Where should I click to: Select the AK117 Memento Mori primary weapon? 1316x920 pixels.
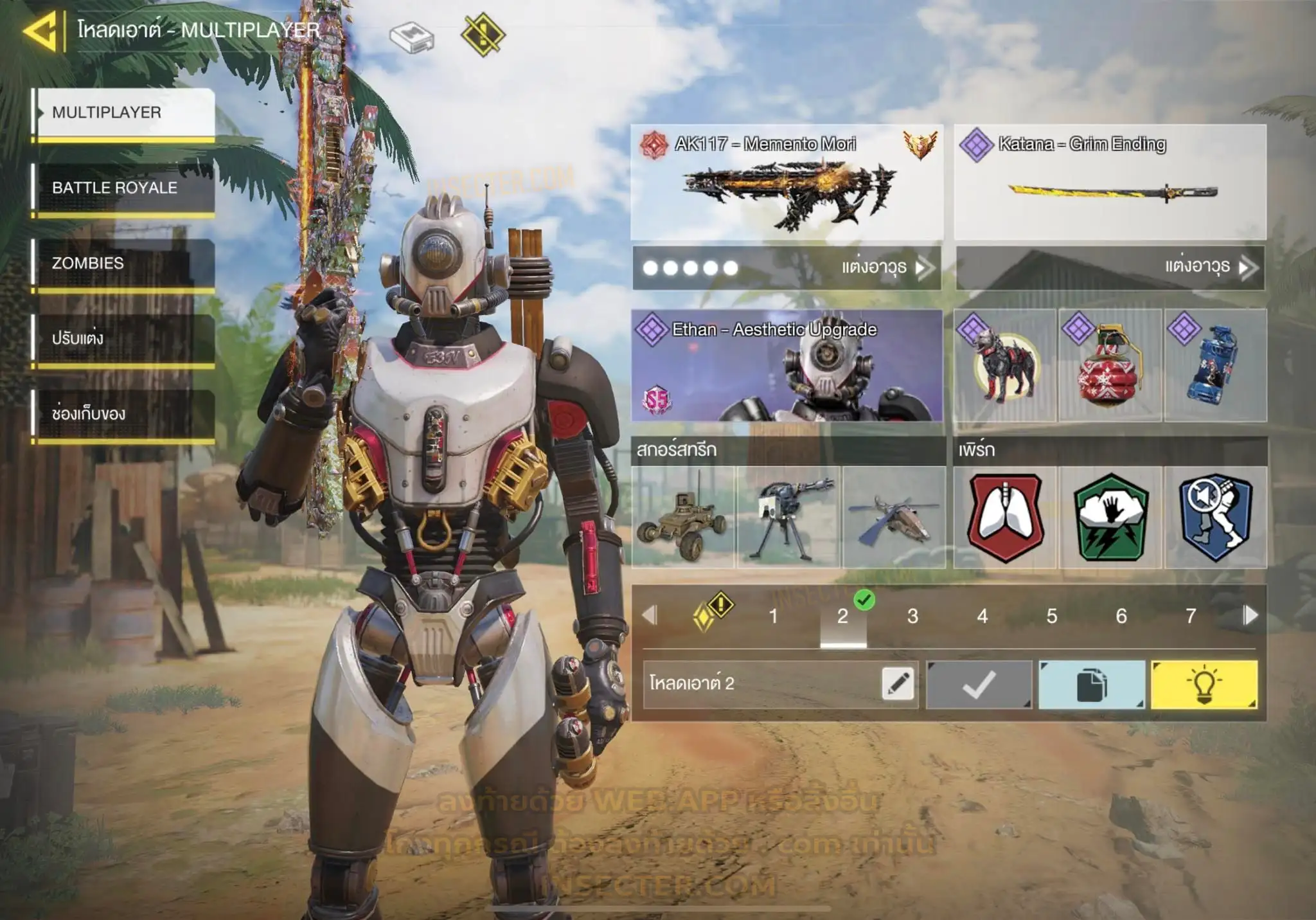(x=787, y=183)
